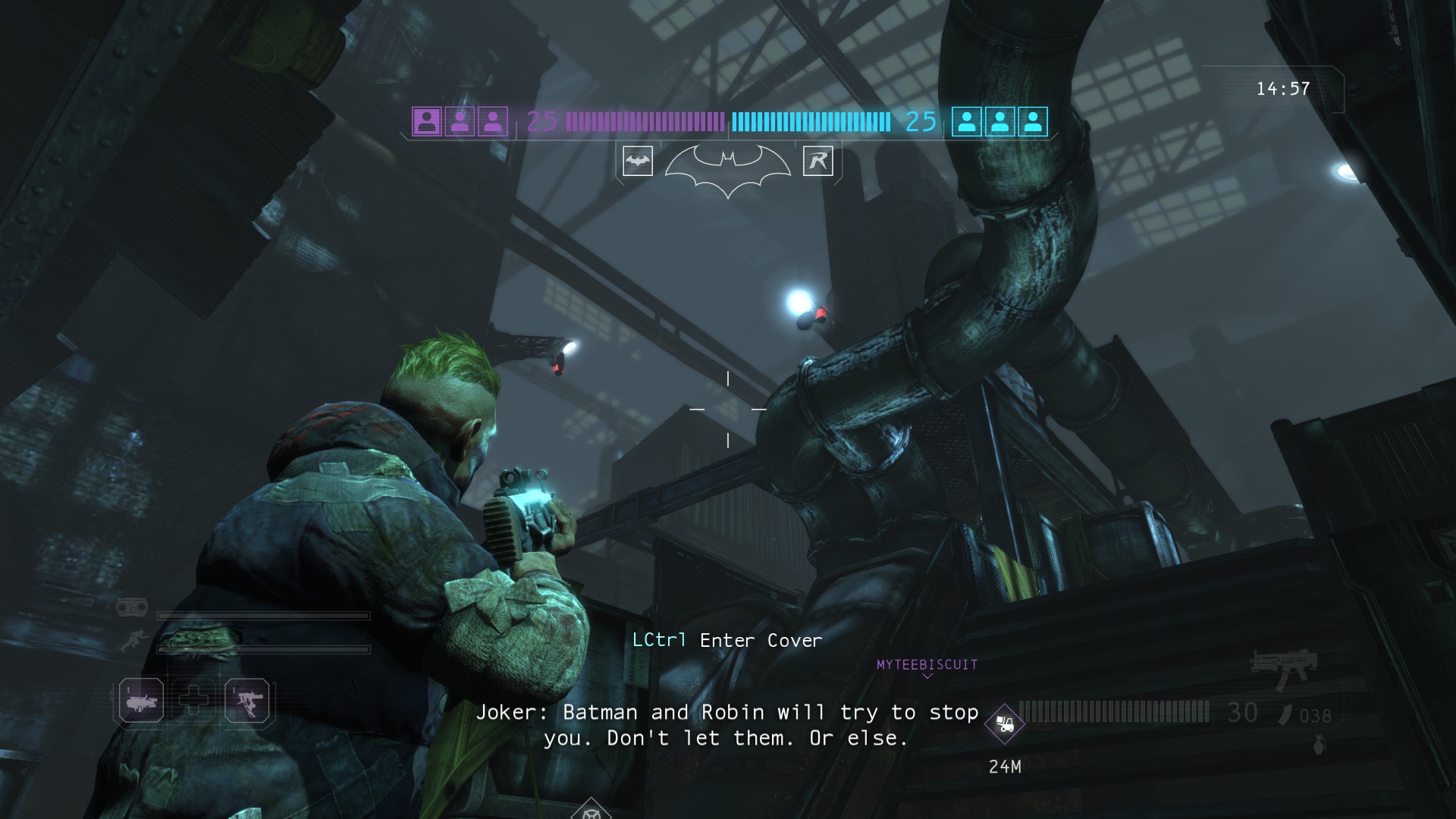This screenshot has width=1456, height=819.
Task: Click the goggles vision icon
Action: point(131,607)
